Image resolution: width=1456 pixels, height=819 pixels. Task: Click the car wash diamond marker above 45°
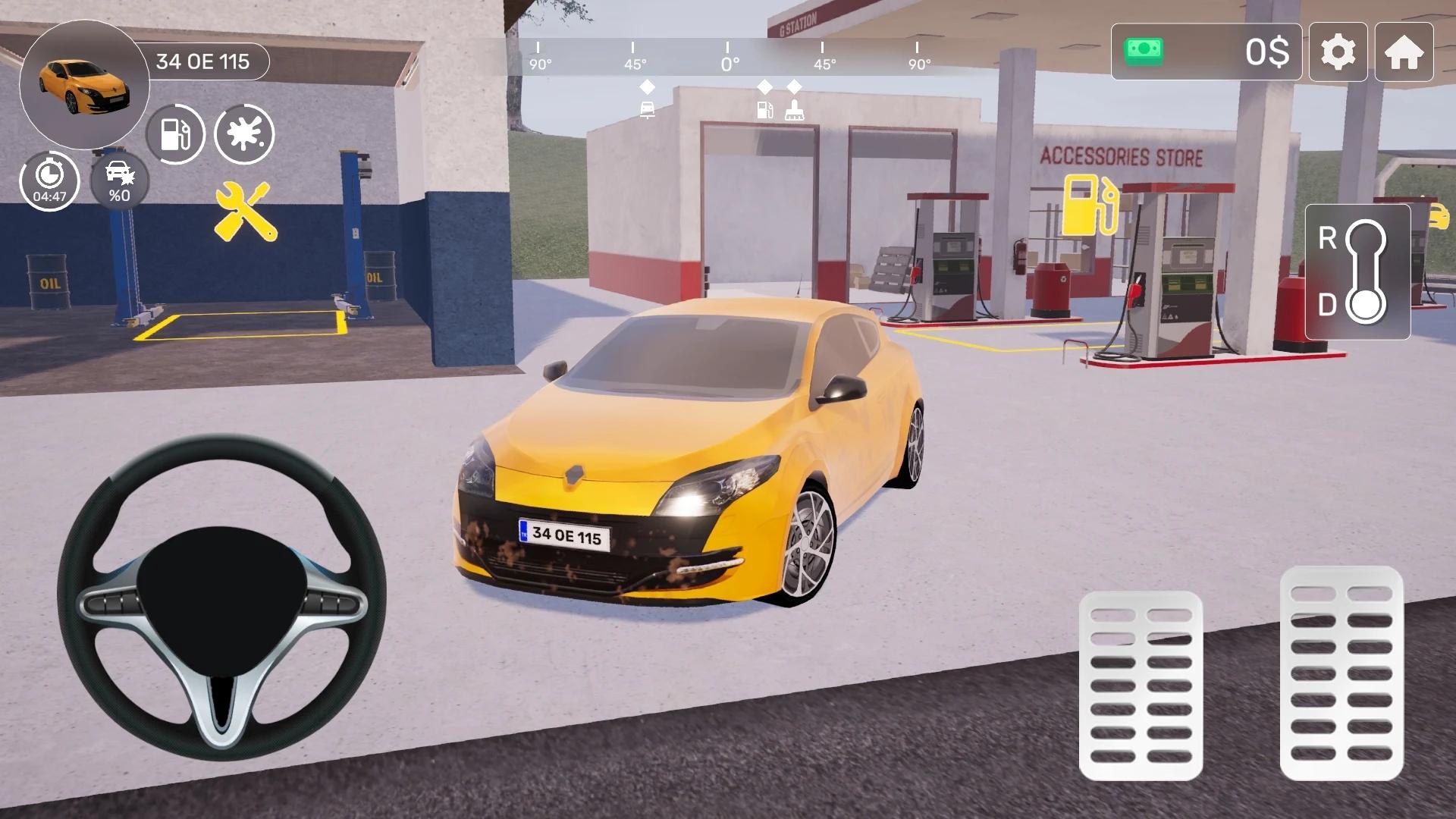[645, 86]
